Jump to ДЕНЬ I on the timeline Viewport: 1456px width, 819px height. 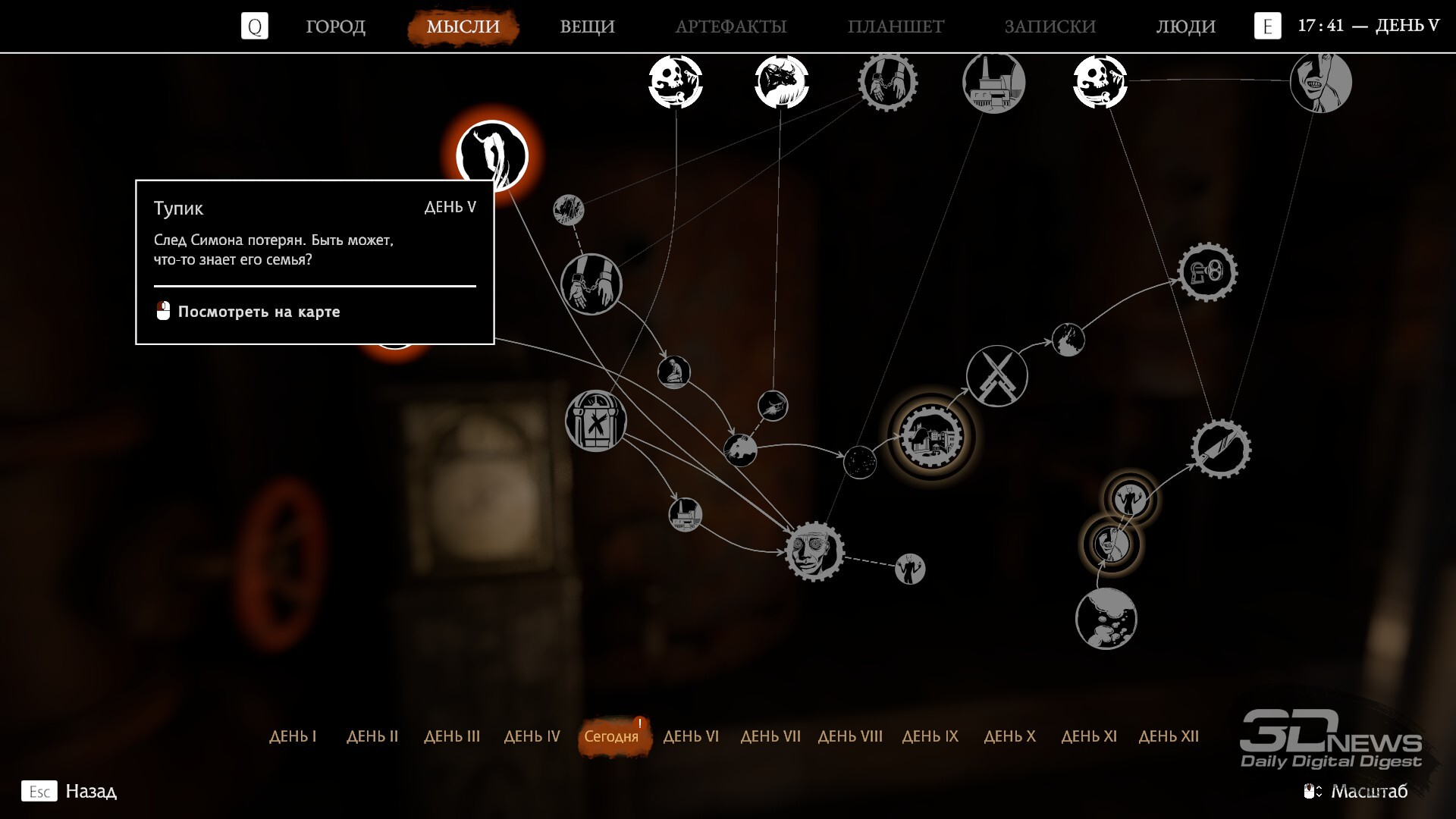point(293,736)
